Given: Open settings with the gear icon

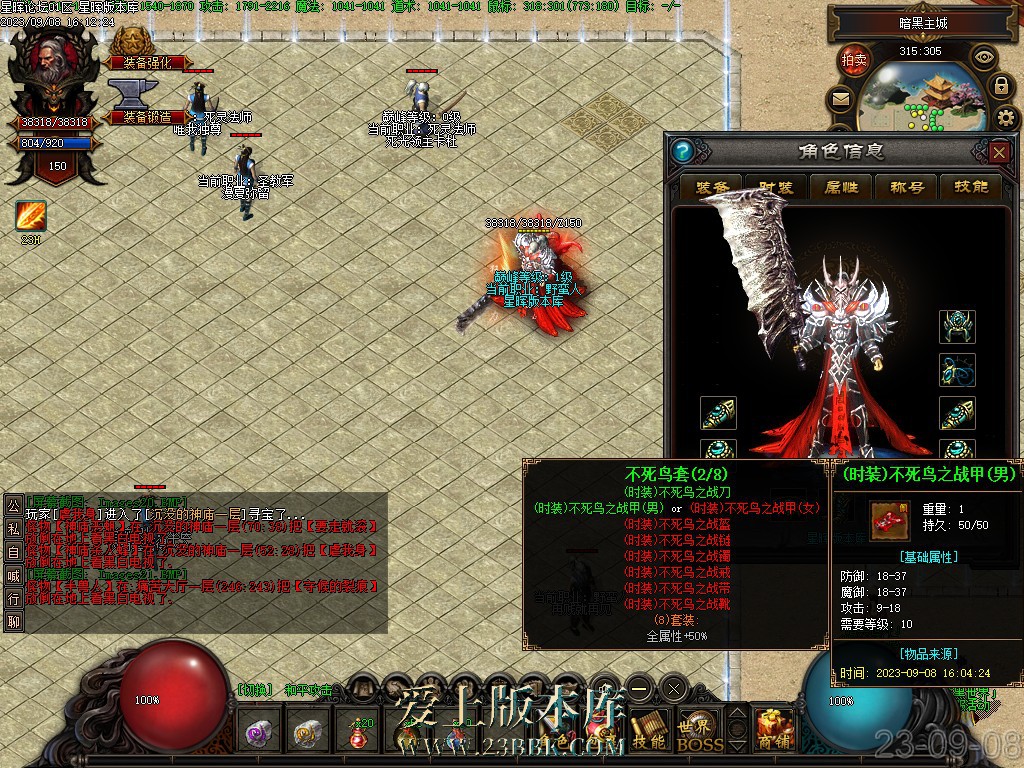Looking at the screenshot, I should coord(1007,119).
